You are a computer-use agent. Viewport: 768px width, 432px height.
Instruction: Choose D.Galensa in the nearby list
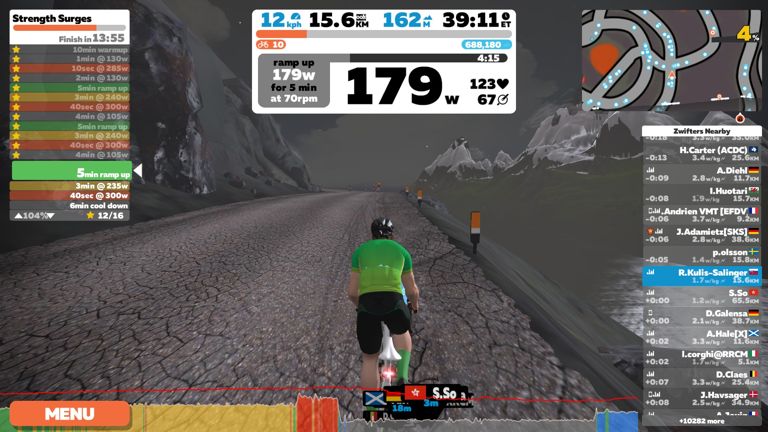pos(700,317)
